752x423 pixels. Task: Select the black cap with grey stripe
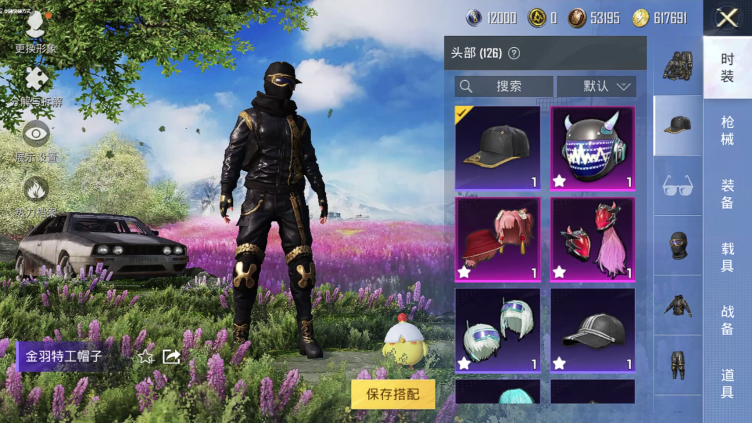pyautogui.click(x=592, y=329)
